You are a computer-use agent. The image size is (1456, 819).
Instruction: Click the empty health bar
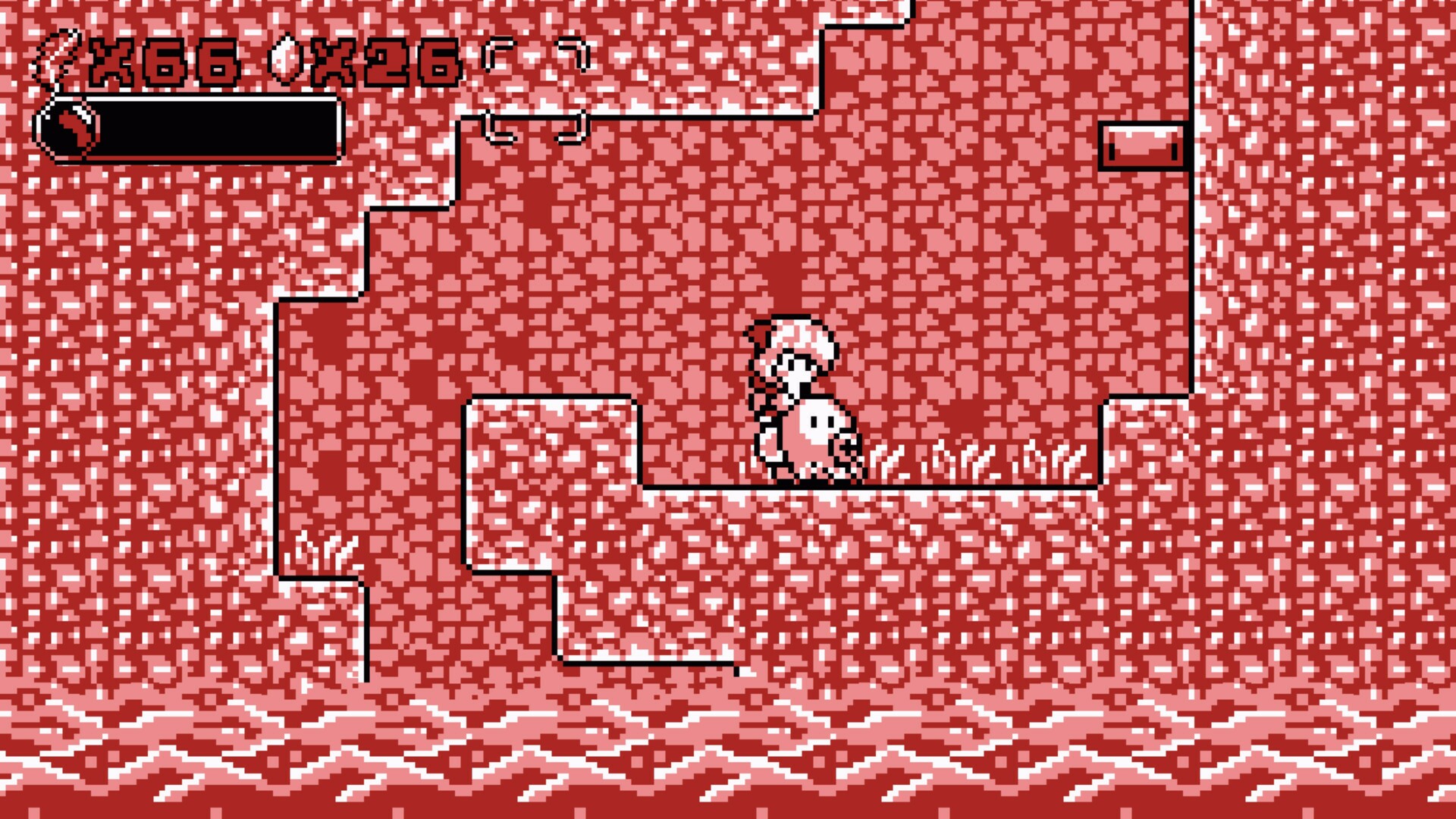pos(212,129)
